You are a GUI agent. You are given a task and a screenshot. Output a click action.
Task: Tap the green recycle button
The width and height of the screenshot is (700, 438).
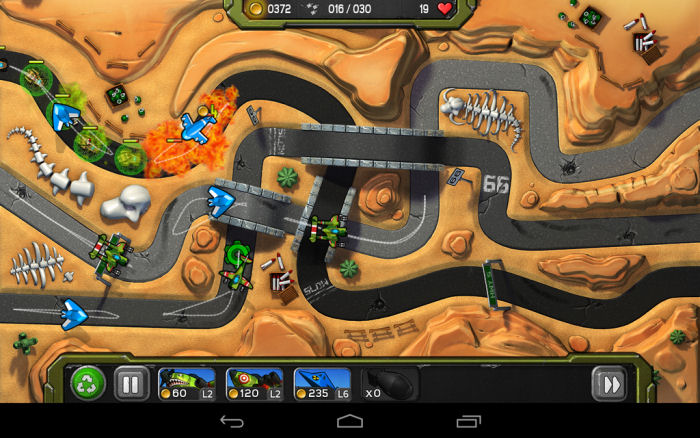click(x=88, y=383)
